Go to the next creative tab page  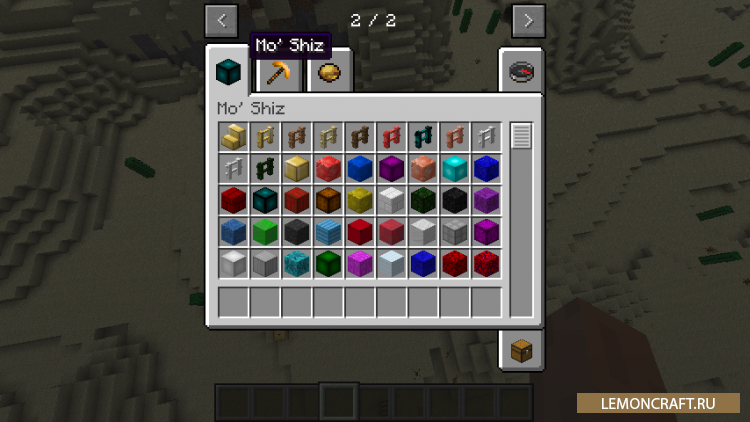[x=528, y=19]
